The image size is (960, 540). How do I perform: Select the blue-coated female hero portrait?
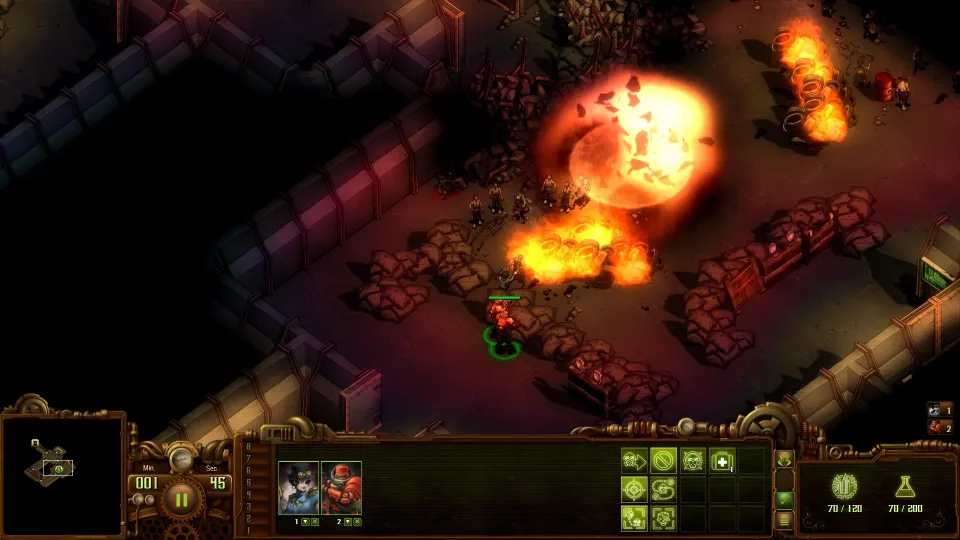[298, 487]
